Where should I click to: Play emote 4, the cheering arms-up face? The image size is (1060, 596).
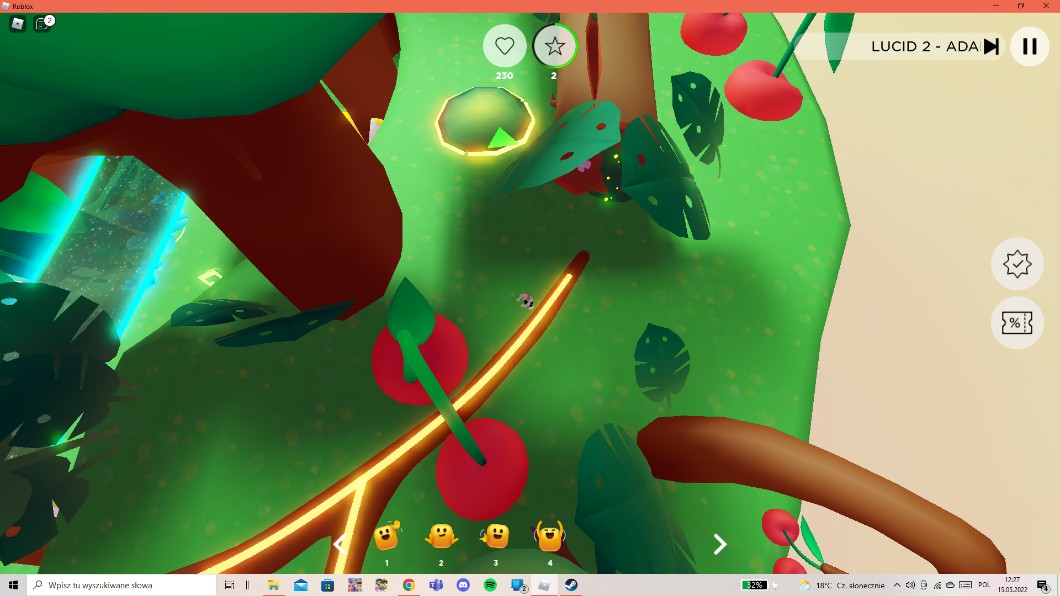pos(549,537)
